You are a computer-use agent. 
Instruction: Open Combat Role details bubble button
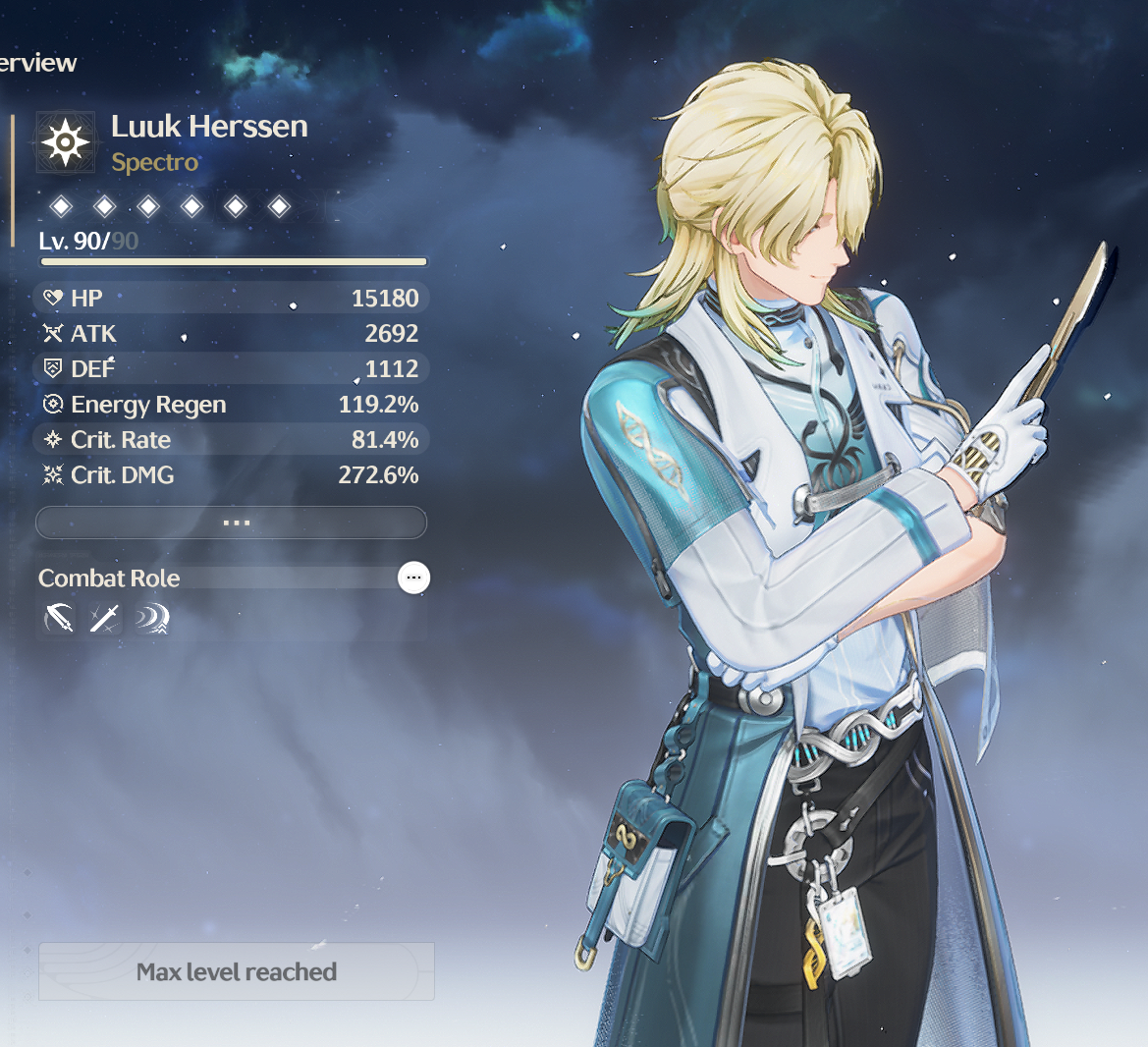coord(413,578)
